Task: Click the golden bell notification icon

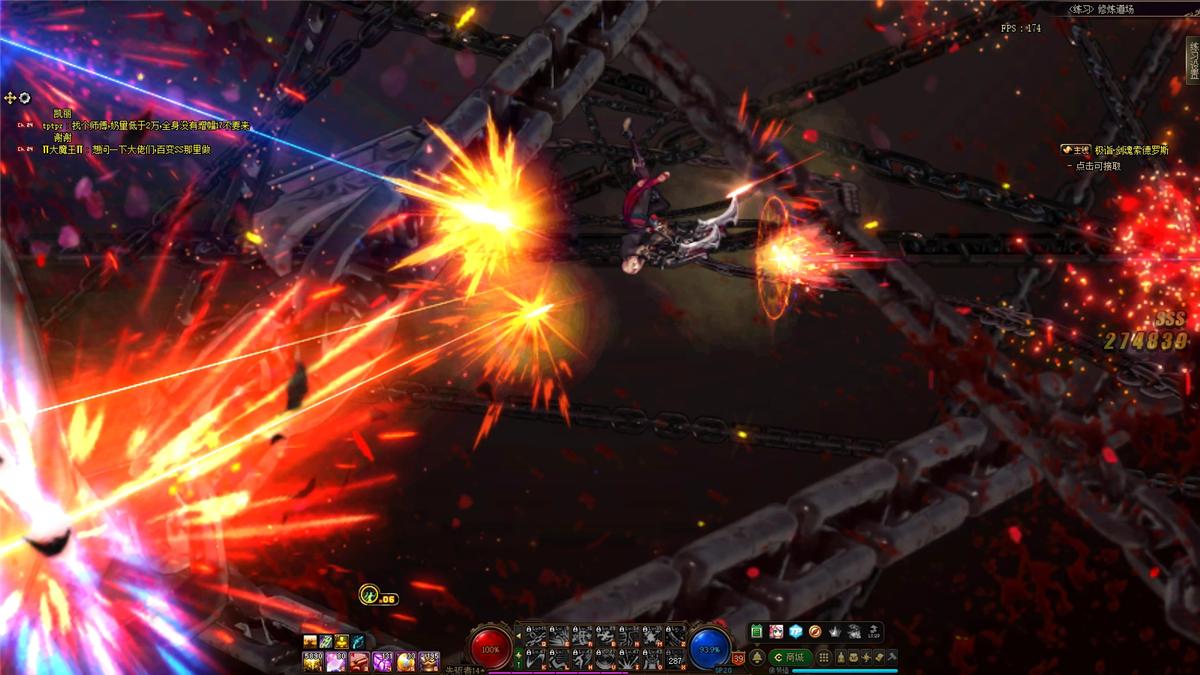Action: point(757,657)
